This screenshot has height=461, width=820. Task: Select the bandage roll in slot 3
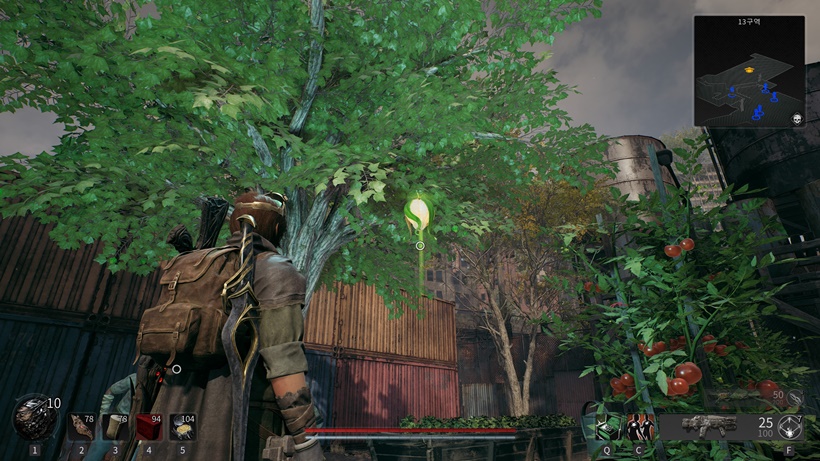click(x=115, y=427)
